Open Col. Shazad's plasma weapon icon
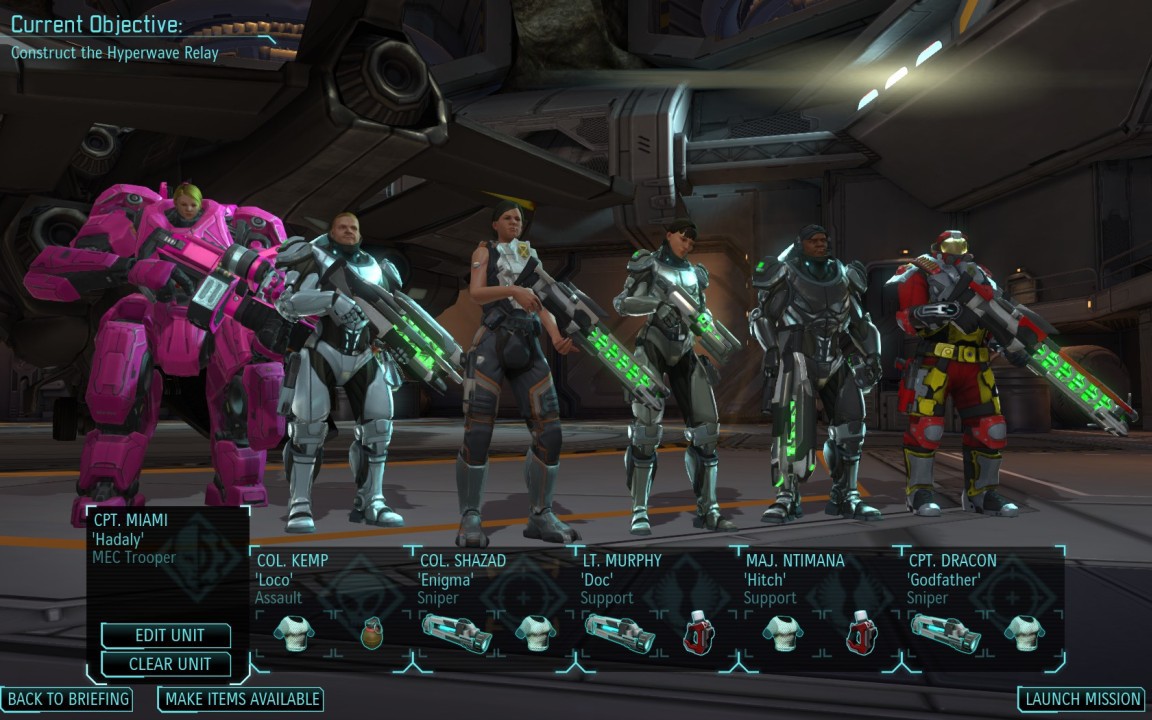 point(456,633)
